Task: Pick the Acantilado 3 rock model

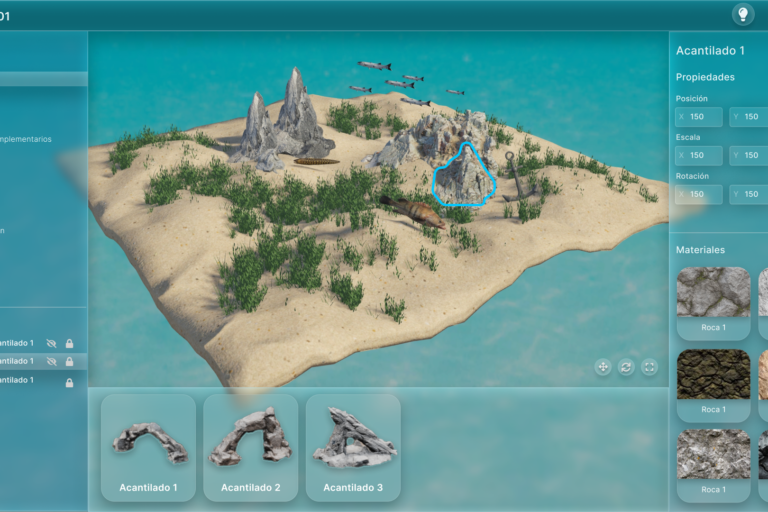Action: pyautogui.click(x=353, y=445)
